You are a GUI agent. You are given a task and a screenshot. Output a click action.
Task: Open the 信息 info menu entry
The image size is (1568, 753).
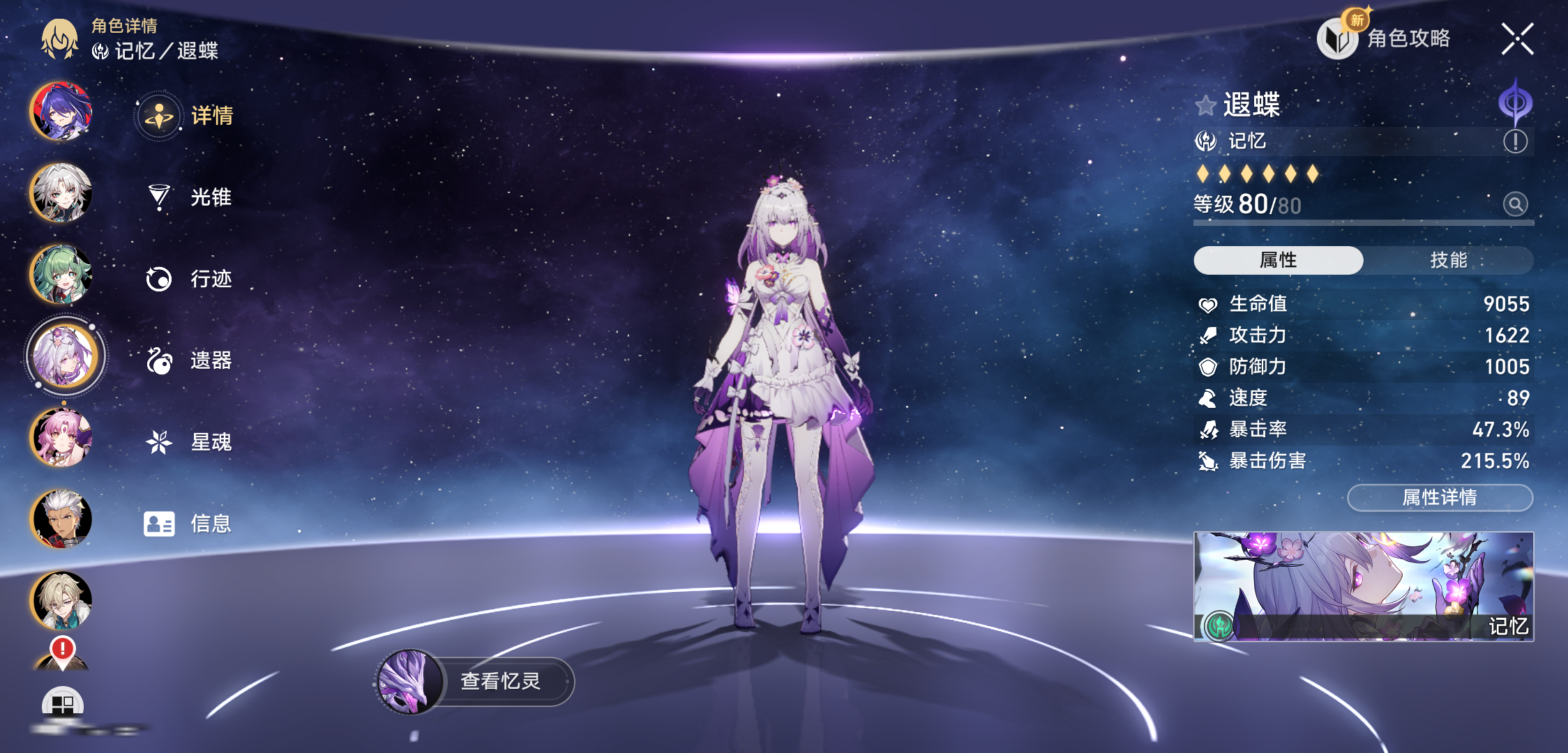point(188,524)
